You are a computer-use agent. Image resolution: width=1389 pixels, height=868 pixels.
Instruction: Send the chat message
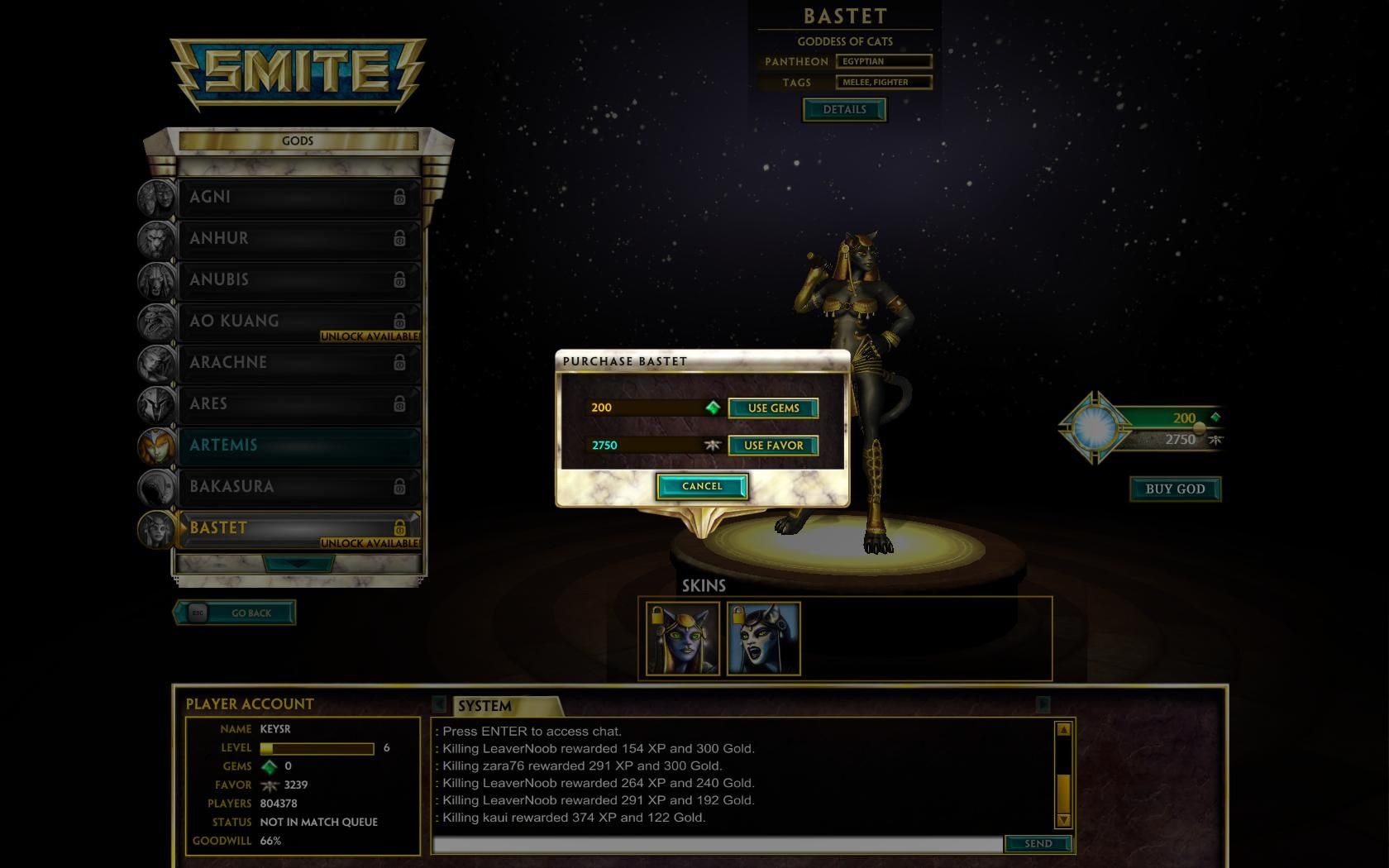tap(1038, 843)
